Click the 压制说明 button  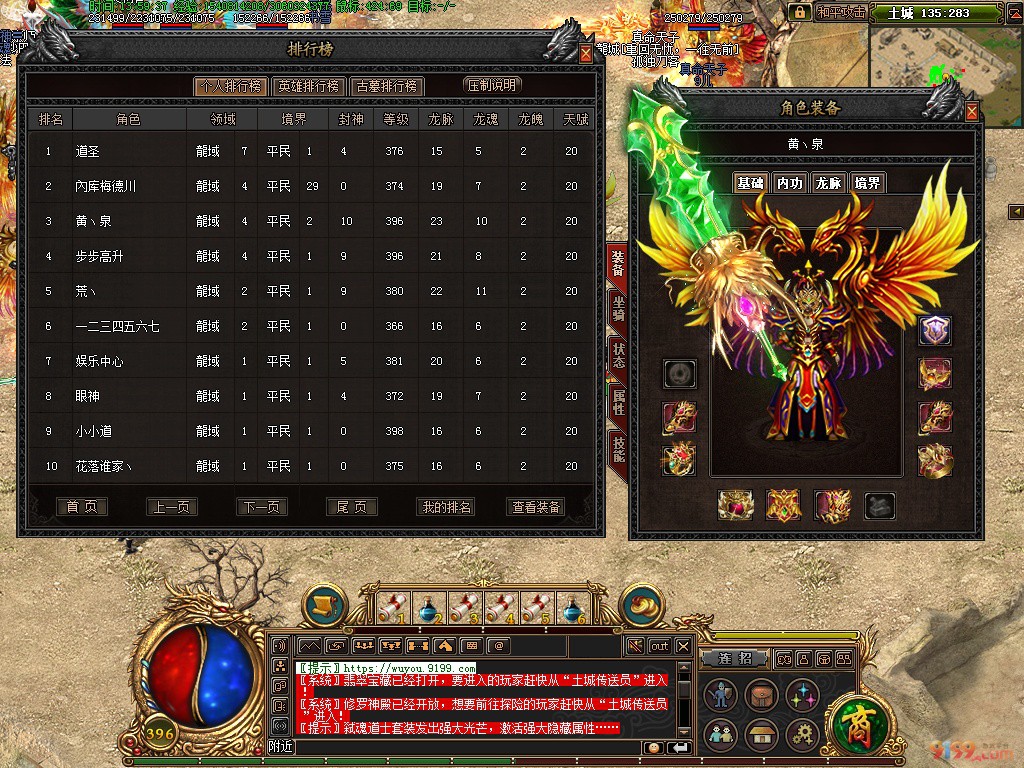tap(494, 86)
